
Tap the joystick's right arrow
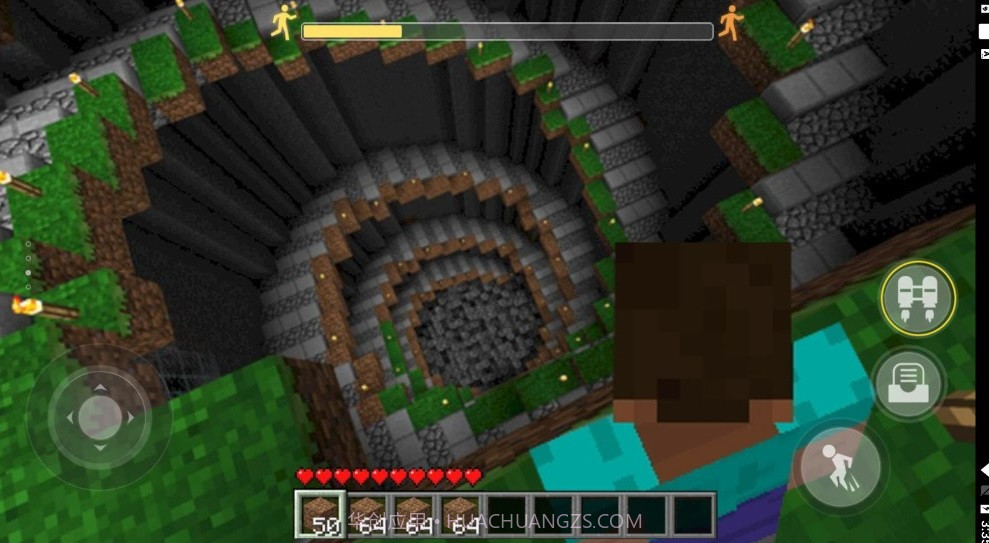pos(129,416)
